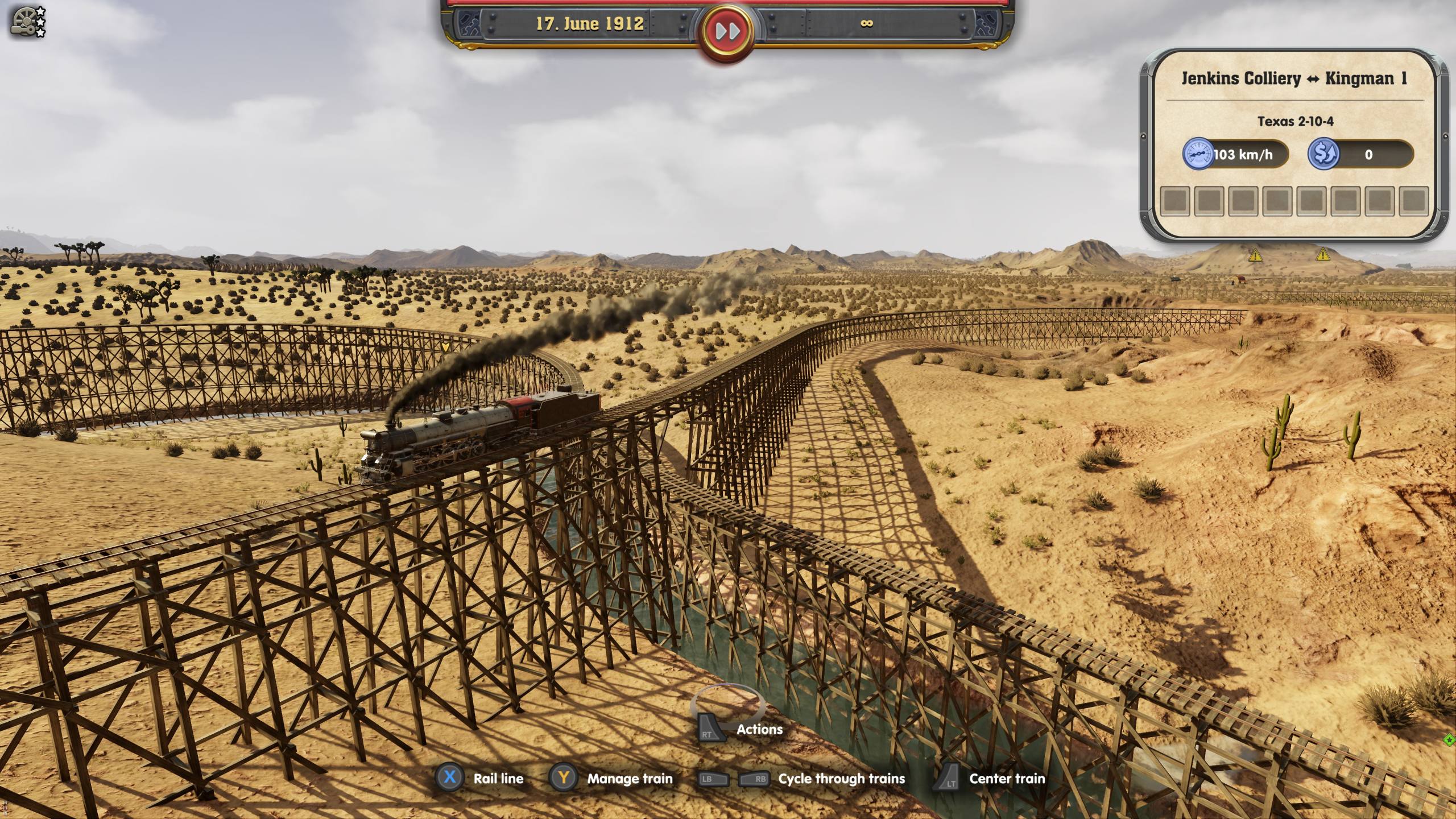The width and height of the screenshot is (1456, 819).
Task: Select the date display reading 17. June 1912
Action: 590,24
